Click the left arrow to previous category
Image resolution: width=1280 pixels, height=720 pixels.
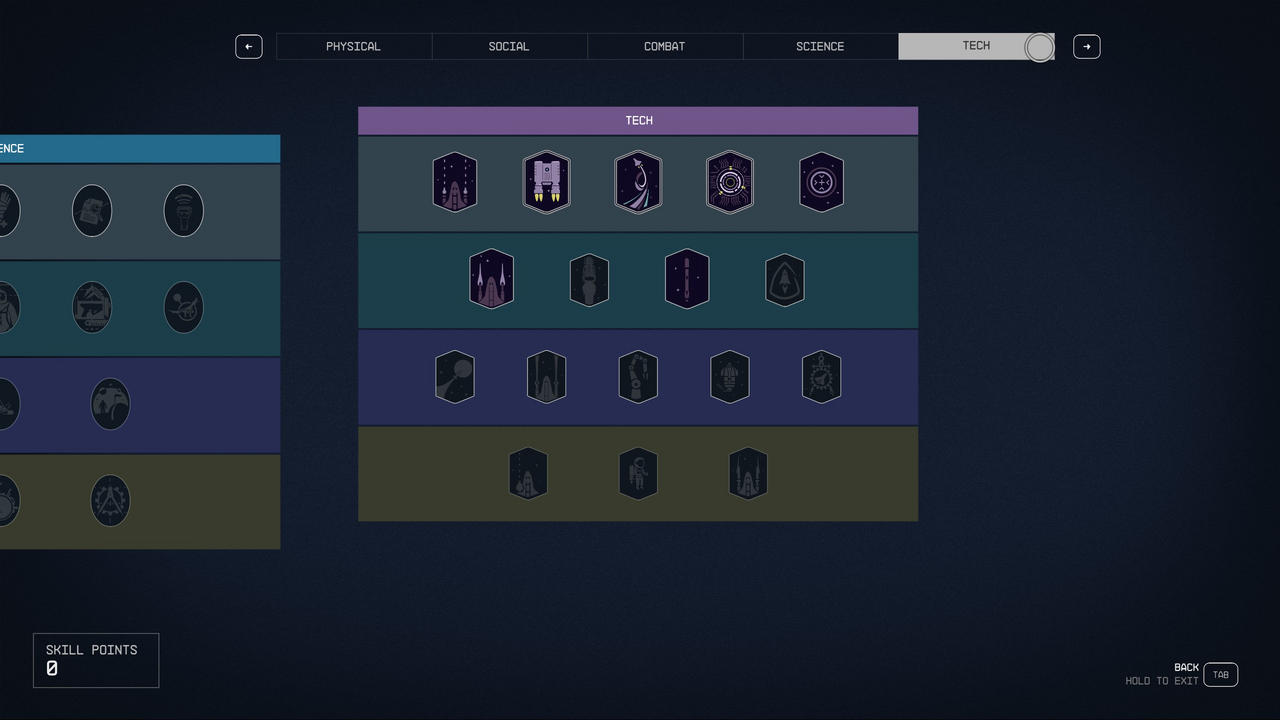pyautogui.click(x=249, y=46)
